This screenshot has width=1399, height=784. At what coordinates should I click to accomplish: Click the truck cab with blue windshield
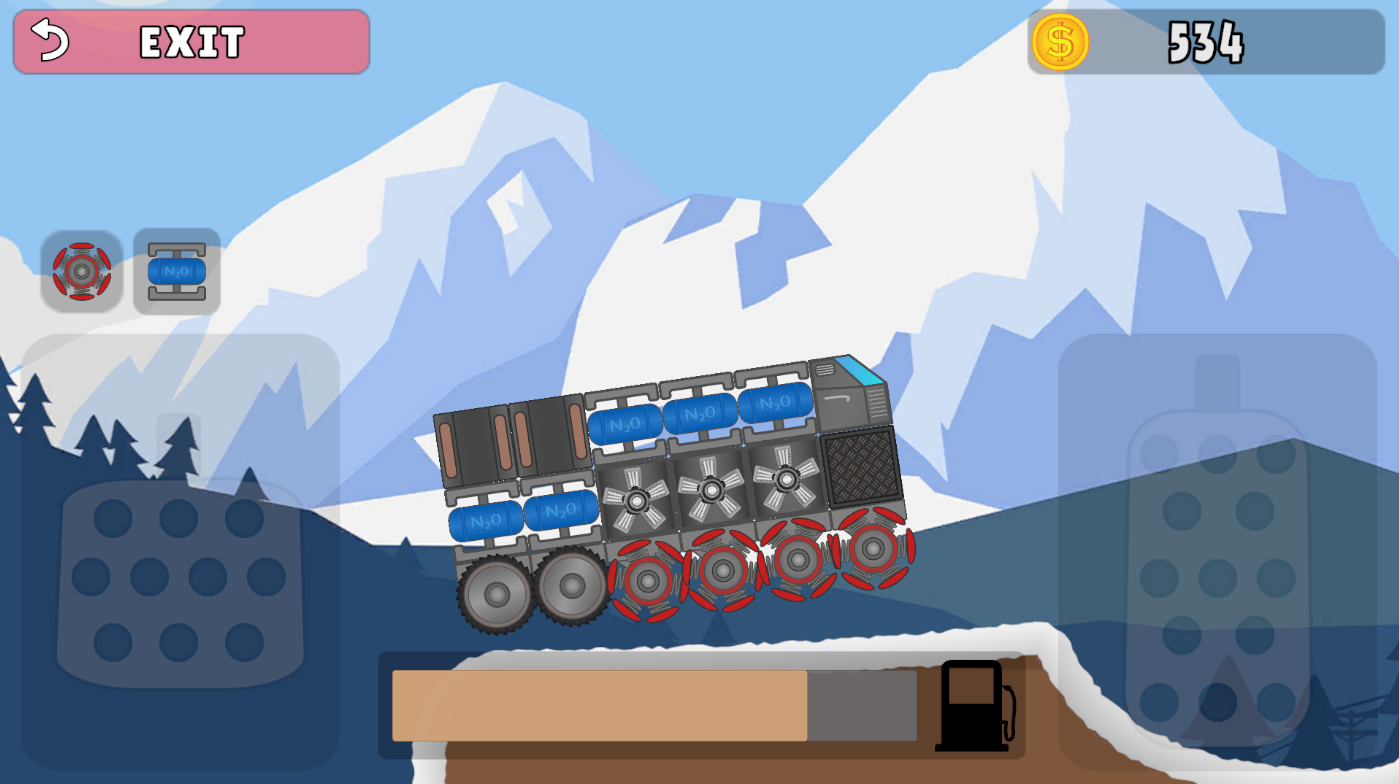tap(852, 393)
